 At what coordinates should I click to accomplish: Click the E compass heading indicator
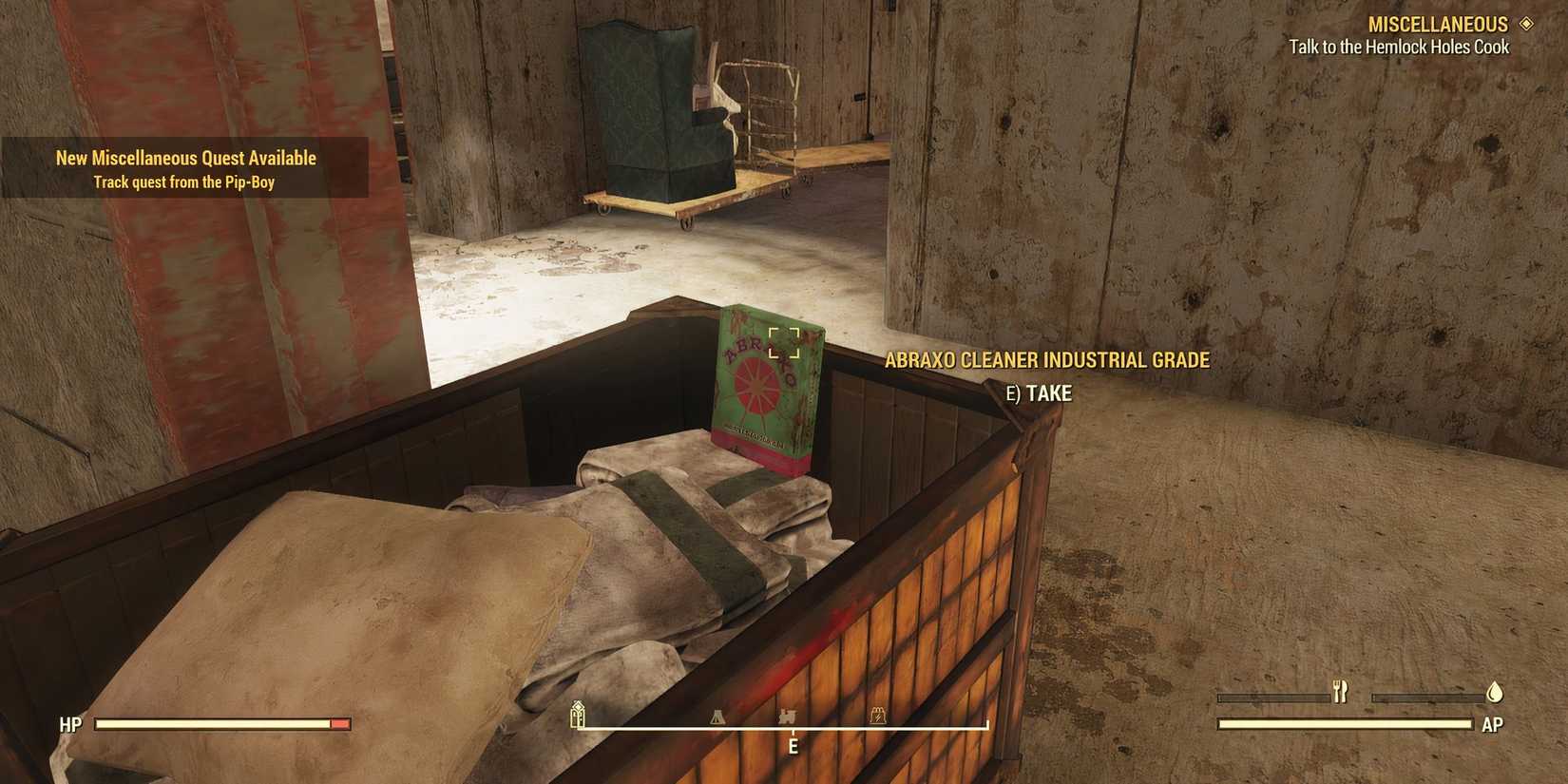(793, 747)
